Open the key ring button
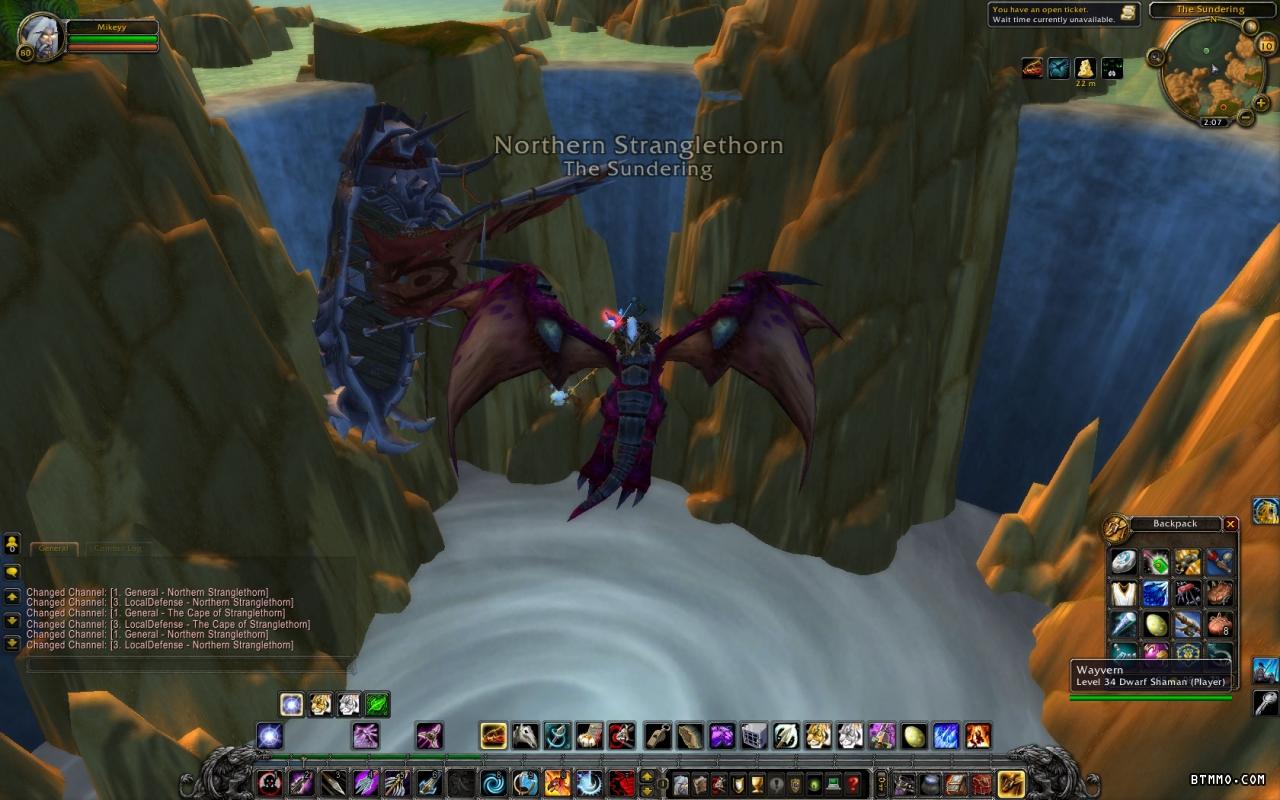 pos(881,784)
